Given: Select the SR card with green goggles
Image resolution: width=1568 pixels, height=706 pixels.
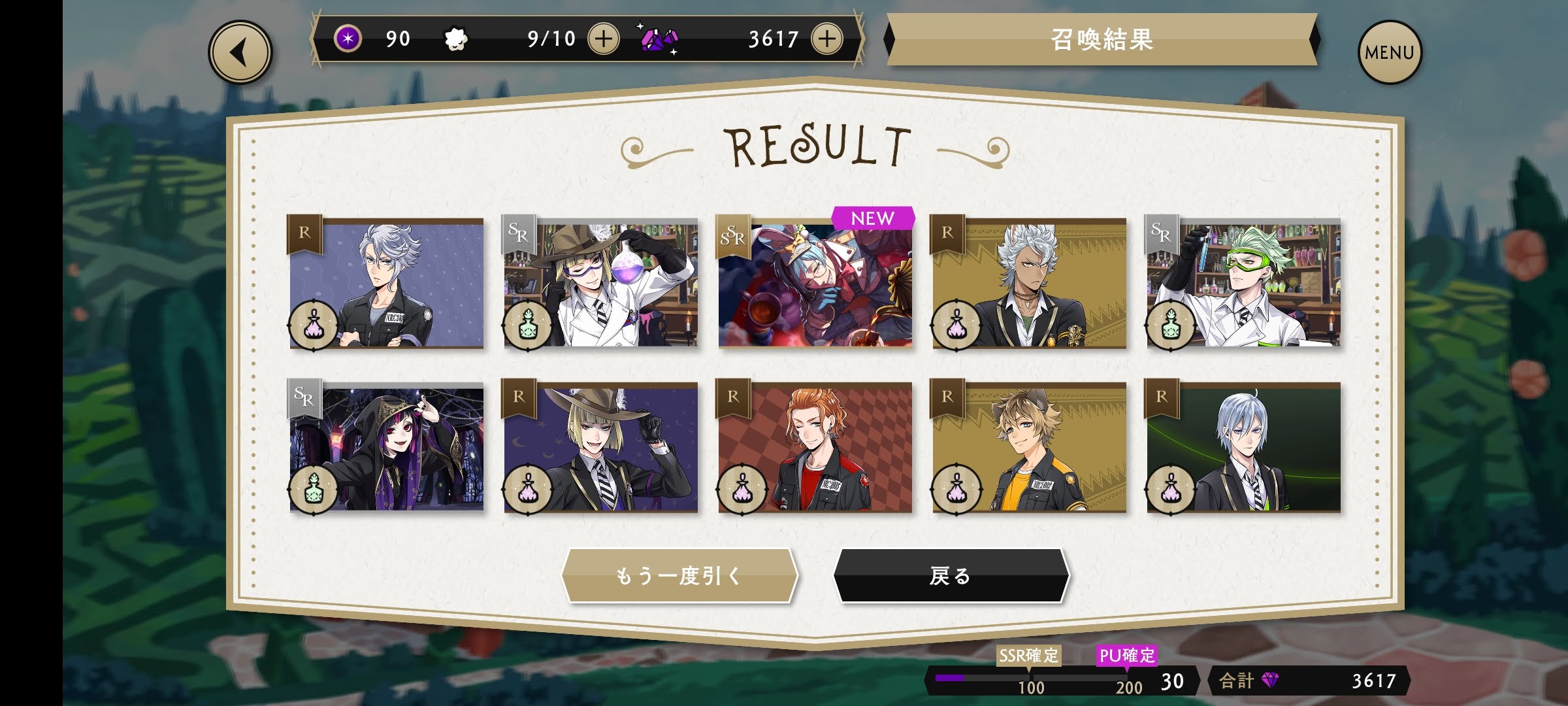Looking at the screenshot, I should click(x=1243, y=283).
